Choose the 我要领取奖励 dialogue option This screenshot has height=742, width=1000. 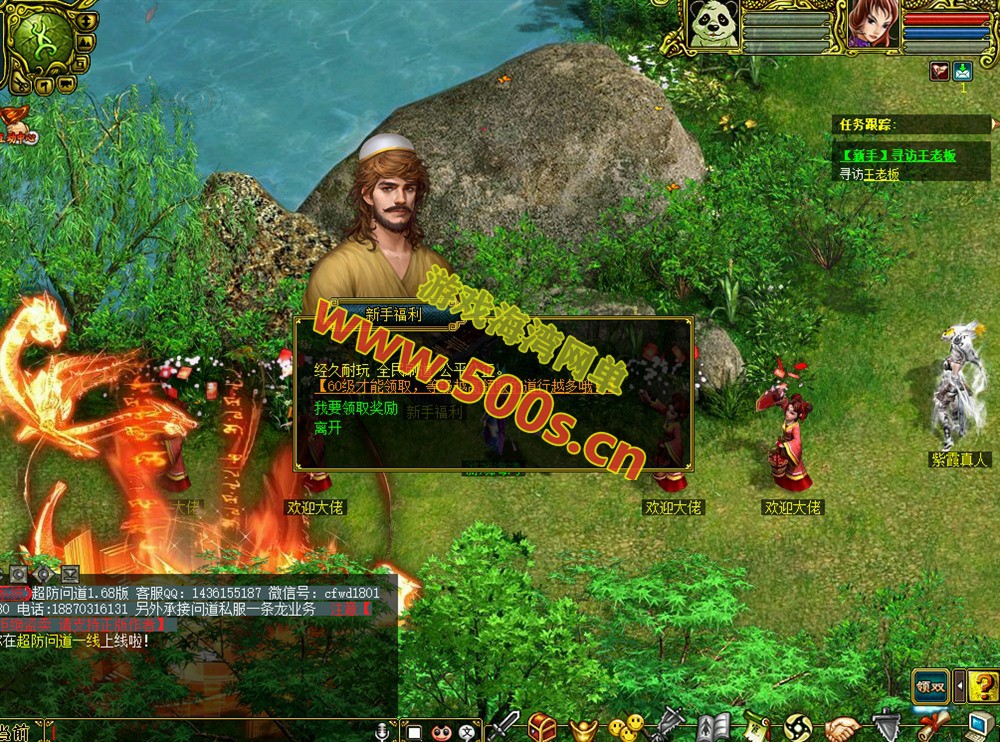356,408
